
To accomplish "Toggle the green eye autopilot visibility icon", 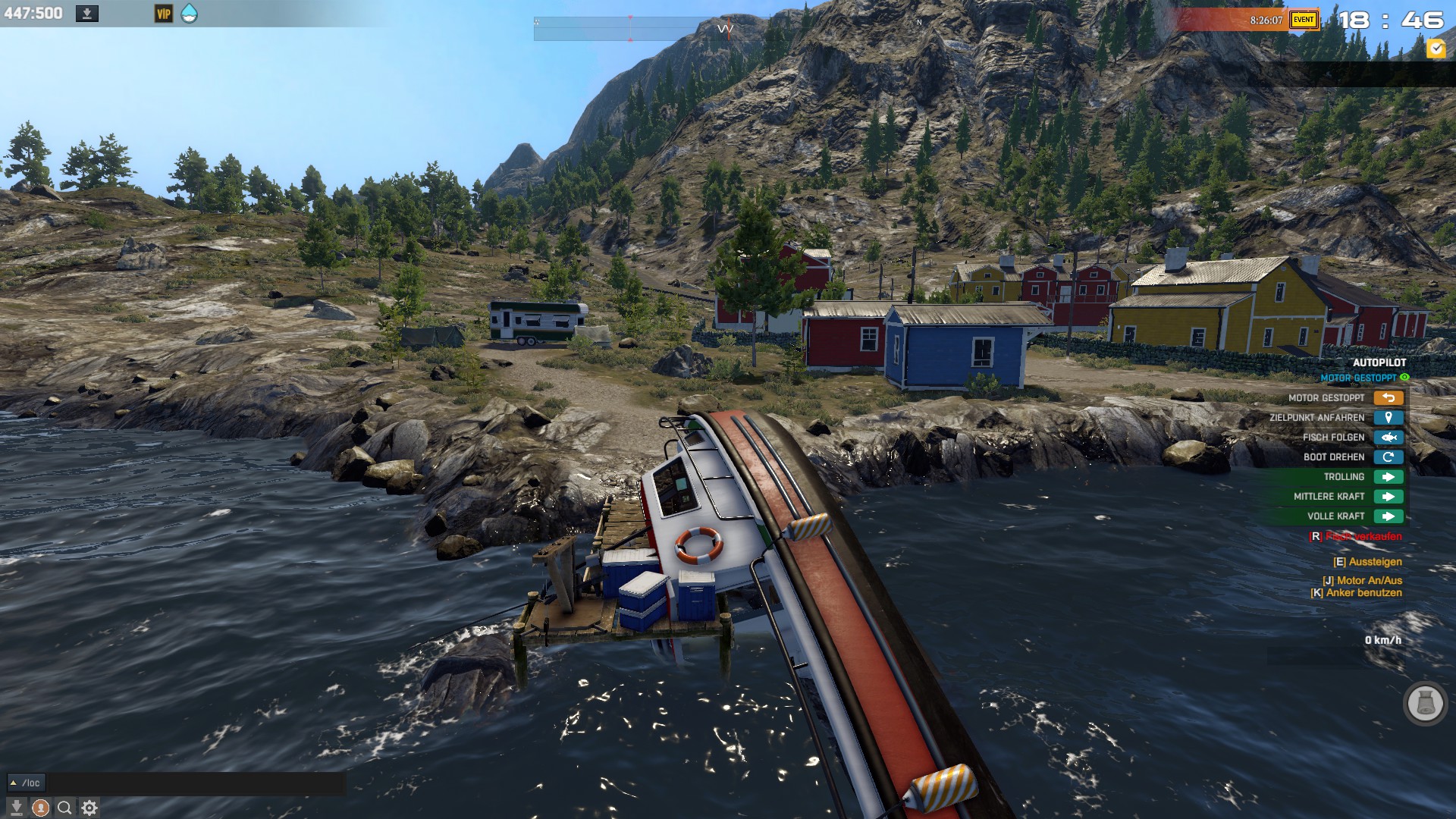I will pyautogui.click(x=1404, y=378).
